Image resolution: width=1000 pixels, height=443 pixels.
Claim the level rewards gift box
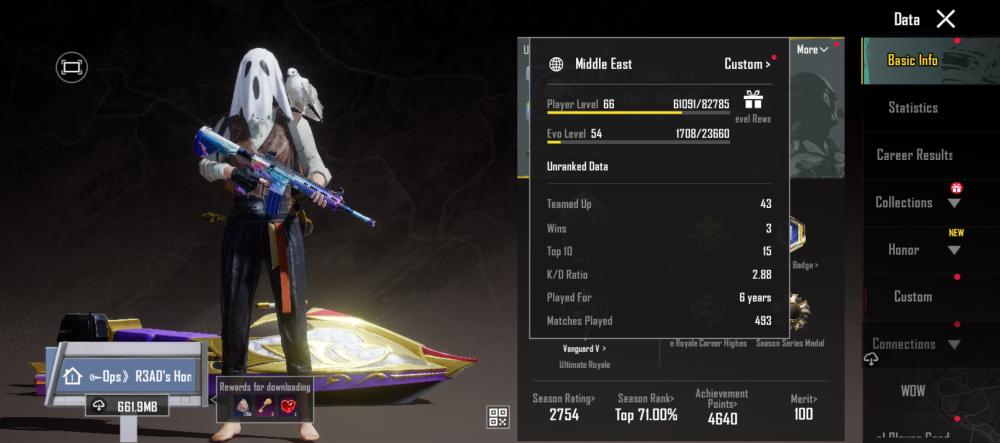pyautogui.click(x=753, y=99)
